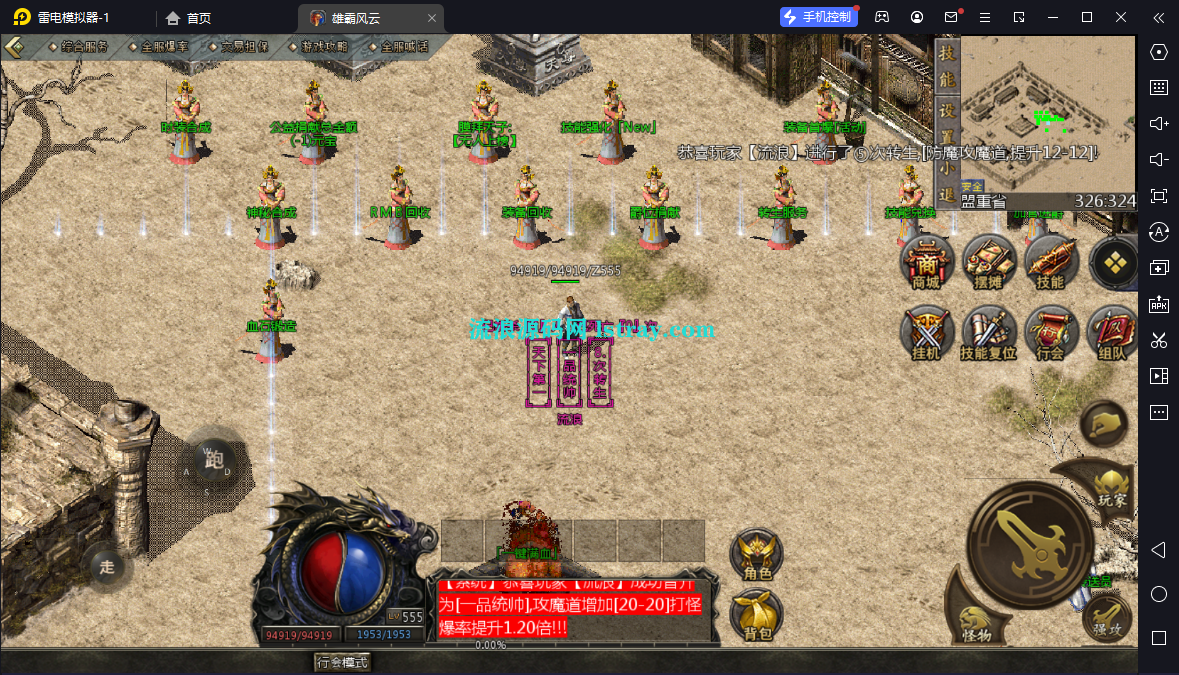Open the 综合服务 top menu entry
Screen dimensions: 1179x675
pyautogui.click(x=84, y=47)
